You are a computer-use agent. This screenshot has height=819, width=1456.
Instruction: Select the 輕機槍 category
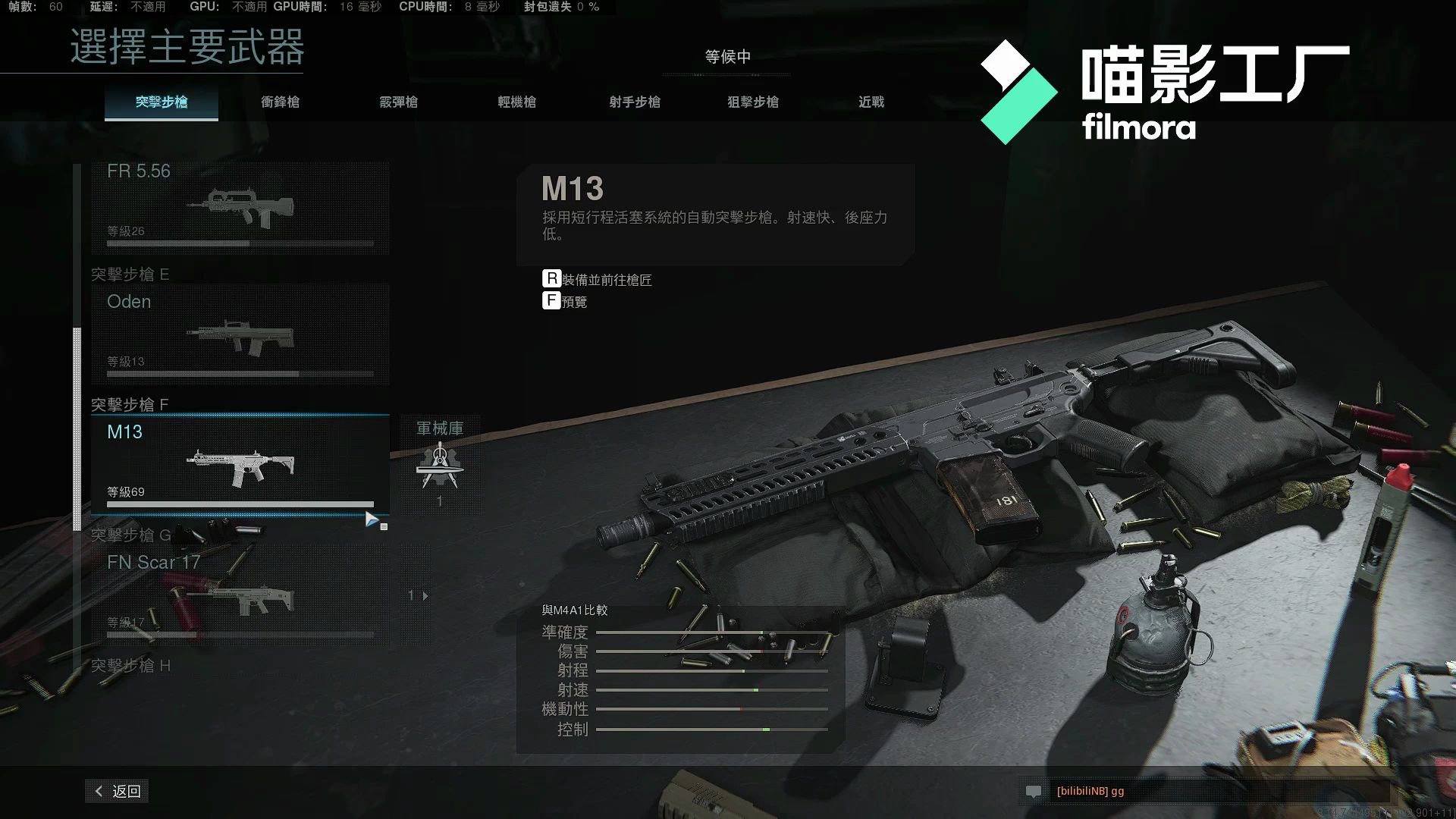coord(516,102)
